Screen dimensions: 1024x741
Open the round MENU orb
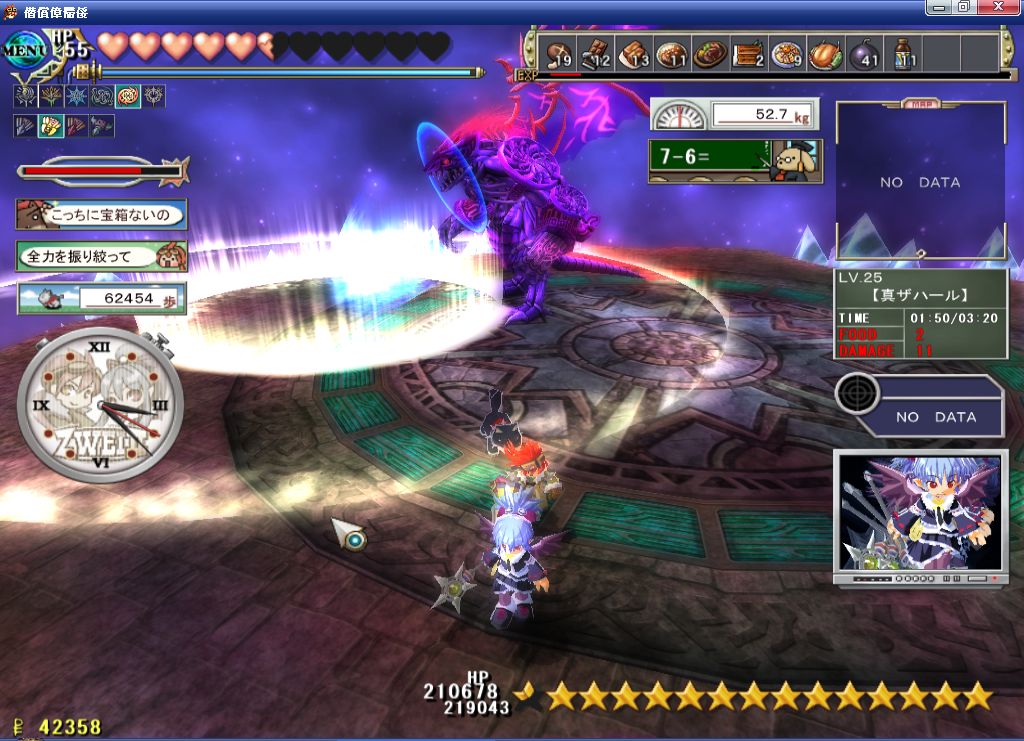click(x=25, y=50)
